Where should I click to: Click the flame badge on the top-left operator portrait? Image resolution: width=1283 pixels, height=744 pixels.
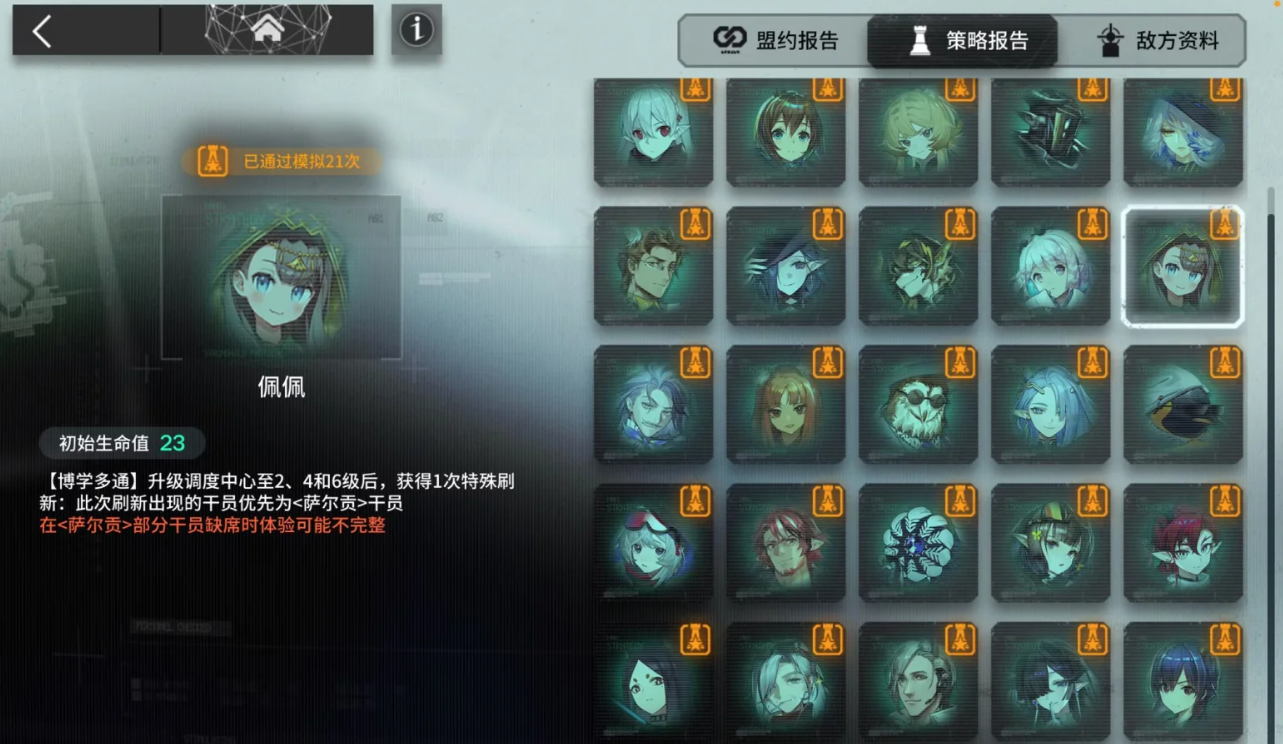(696, 91)
